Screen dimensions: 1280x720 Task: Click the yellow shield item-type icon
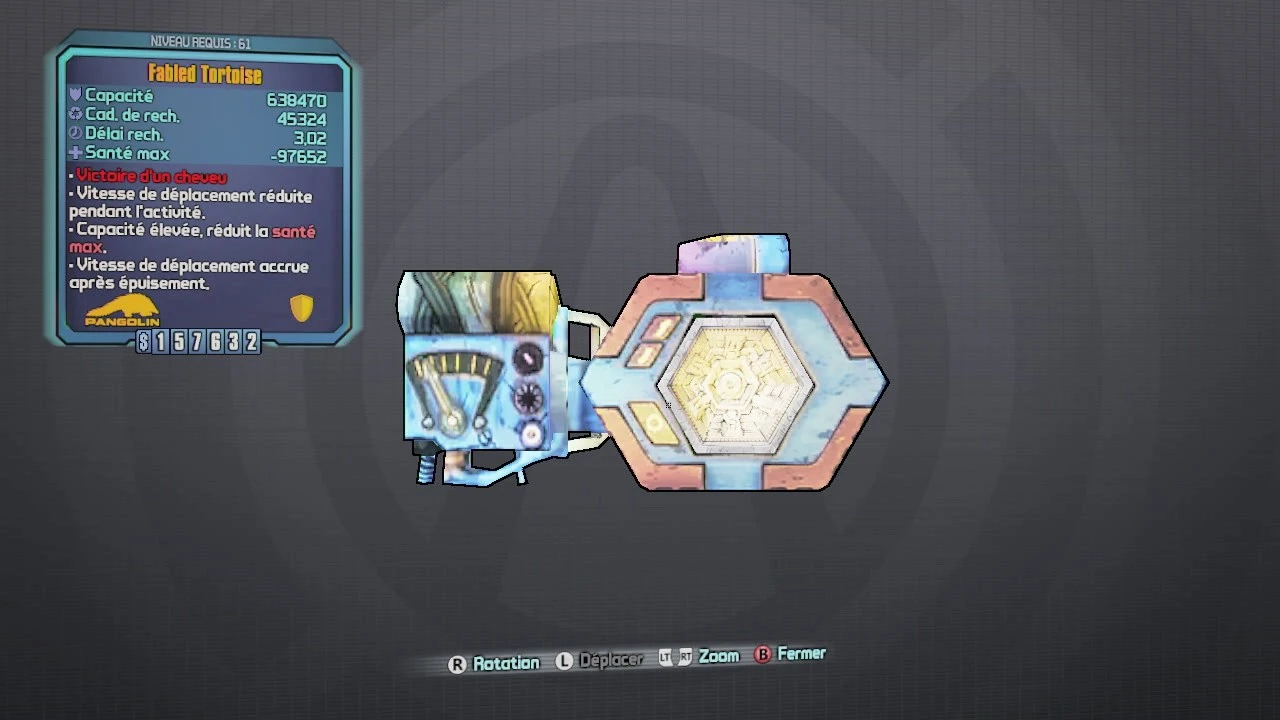tap(301, 308)
